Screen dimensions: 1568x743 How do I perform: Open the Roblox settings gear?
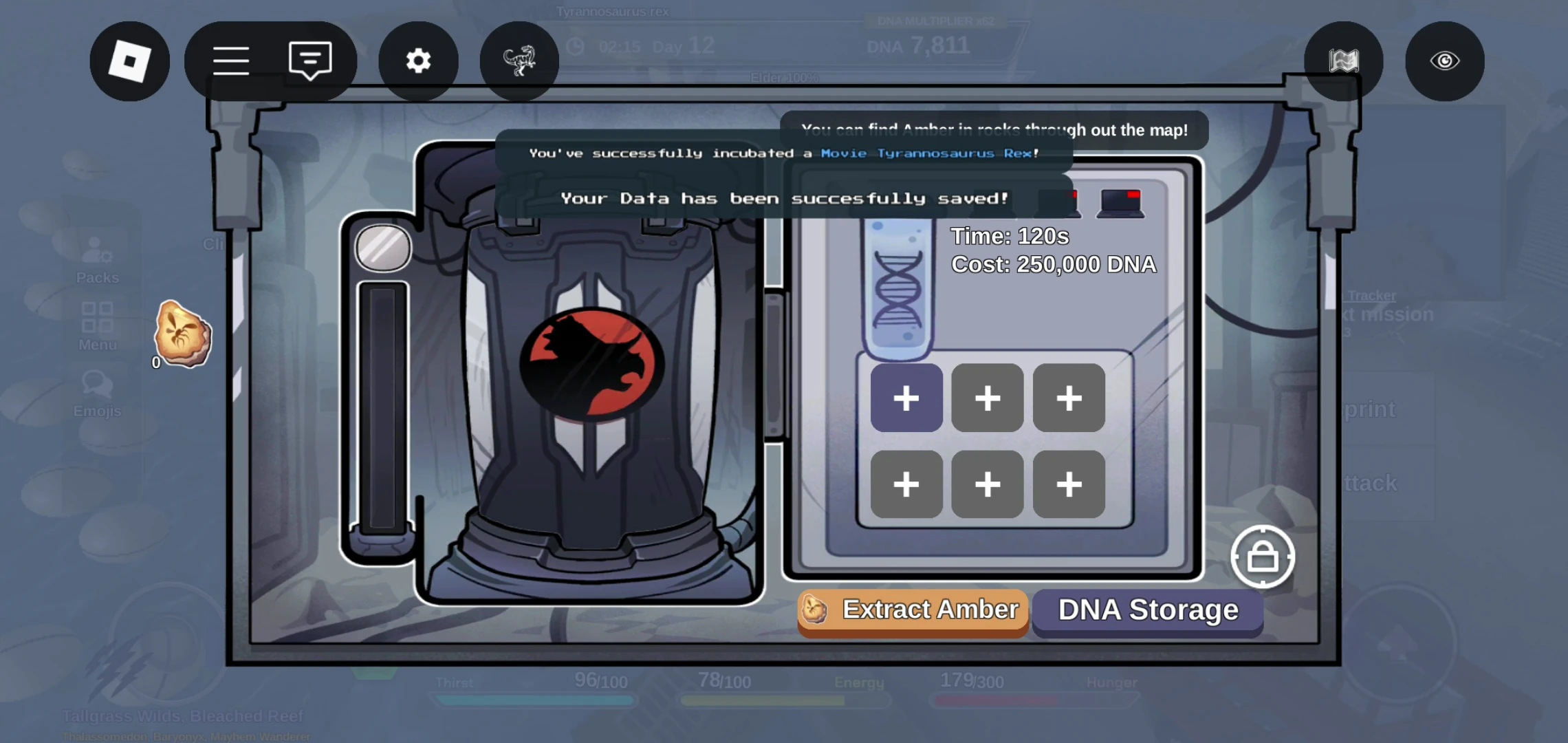click(418, 61)
